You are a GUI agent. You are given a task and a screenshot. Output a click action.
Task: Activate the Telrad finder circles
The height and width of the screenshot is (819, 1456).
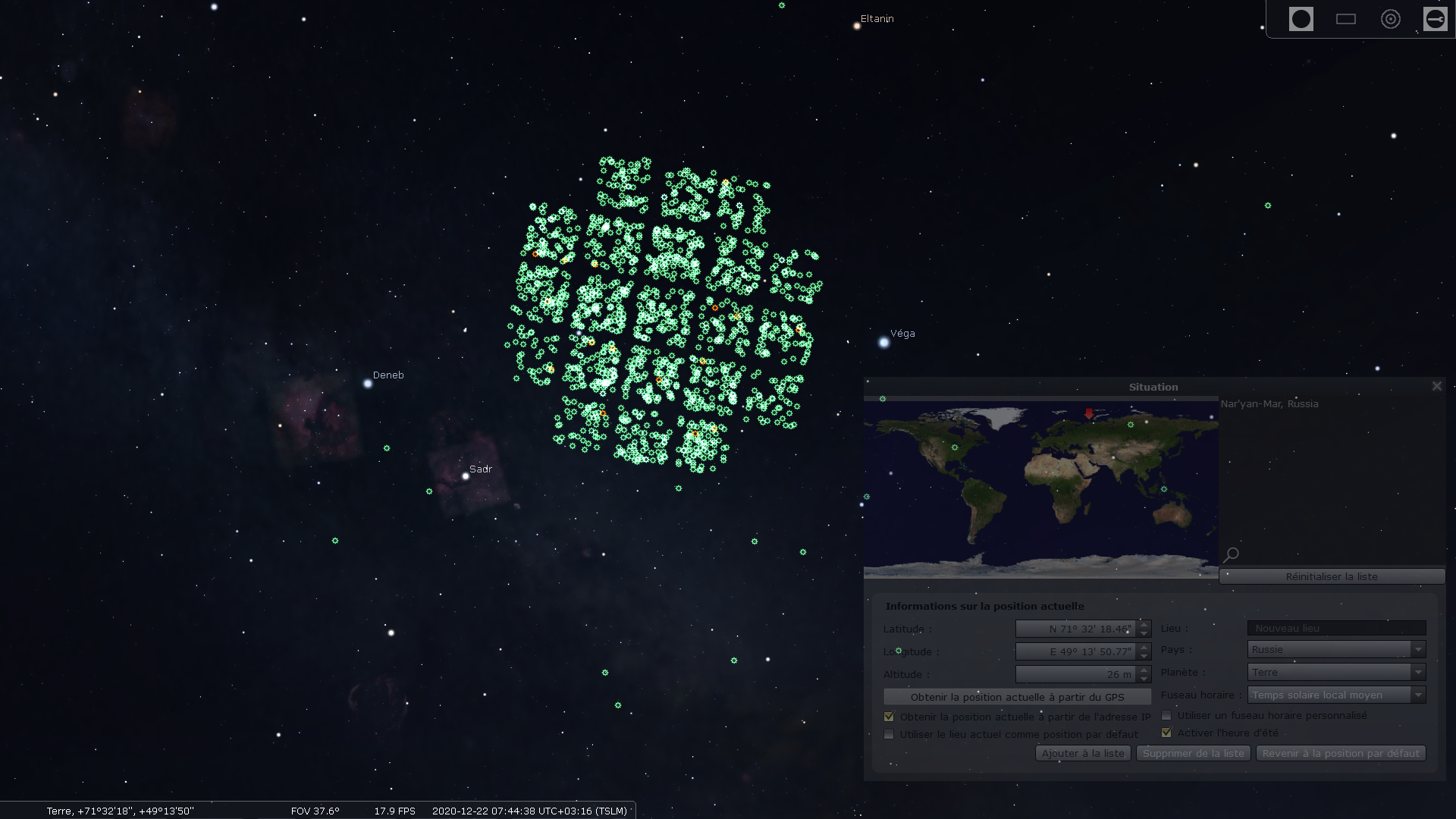pos(1391,18)
